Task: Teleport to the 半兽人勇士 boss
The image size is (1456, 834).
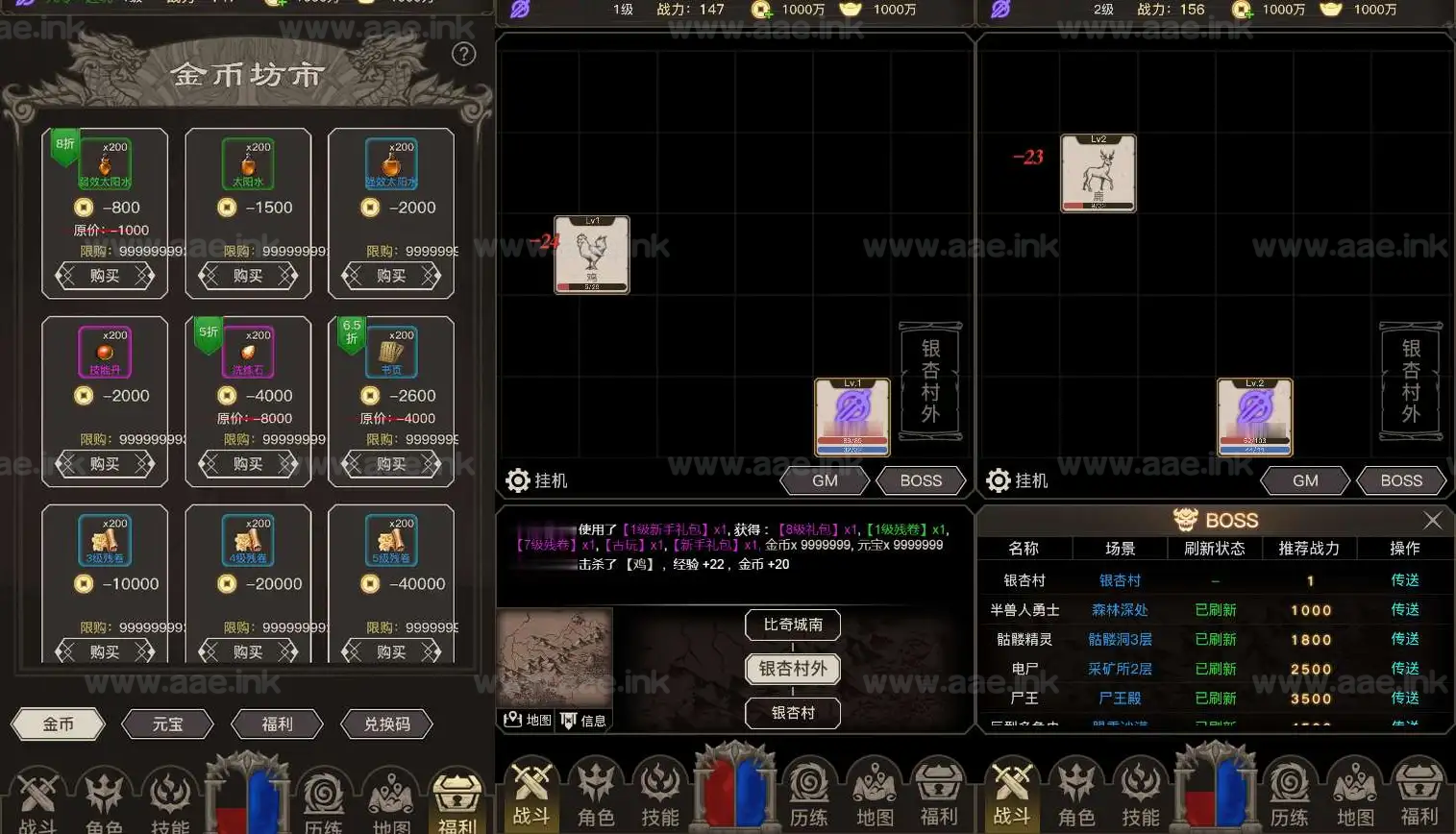Action: pos(1404,610)
